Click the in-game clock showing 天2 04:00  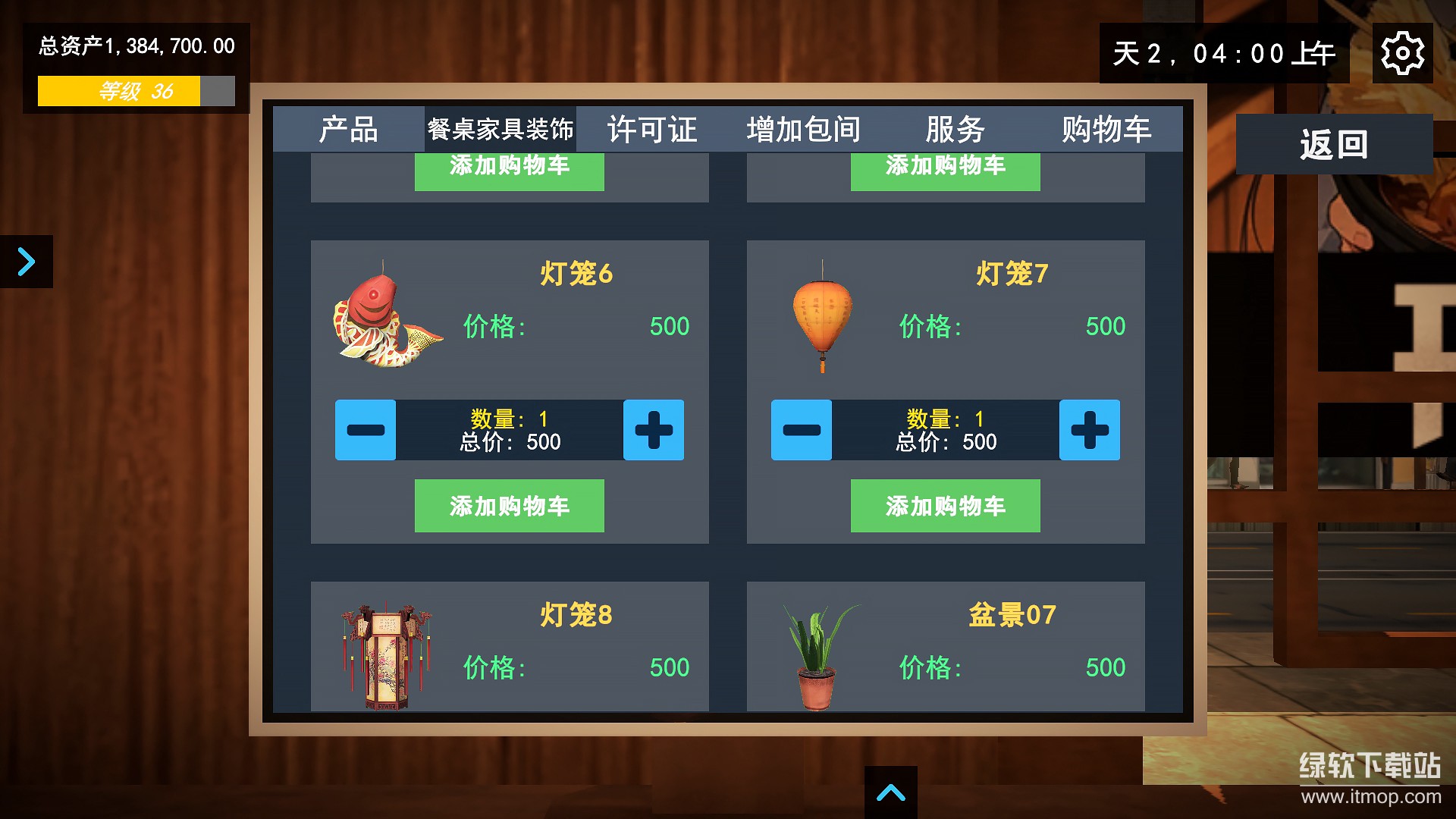coord(1225,53)
